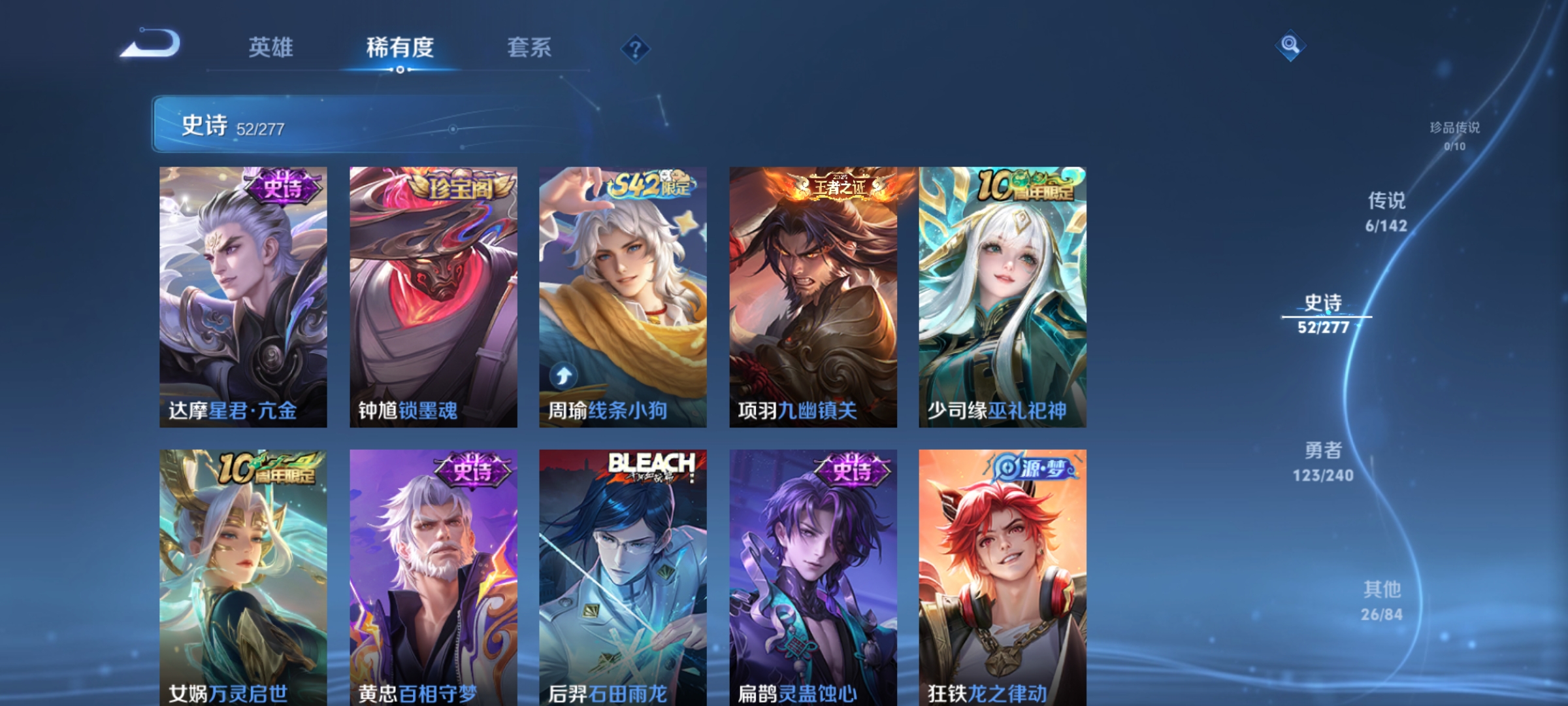Click the 珍宝阁 badge on 钟馗's card
Image resolution: width=1568 pixels, height=706 pixels.
pos(461,186)
